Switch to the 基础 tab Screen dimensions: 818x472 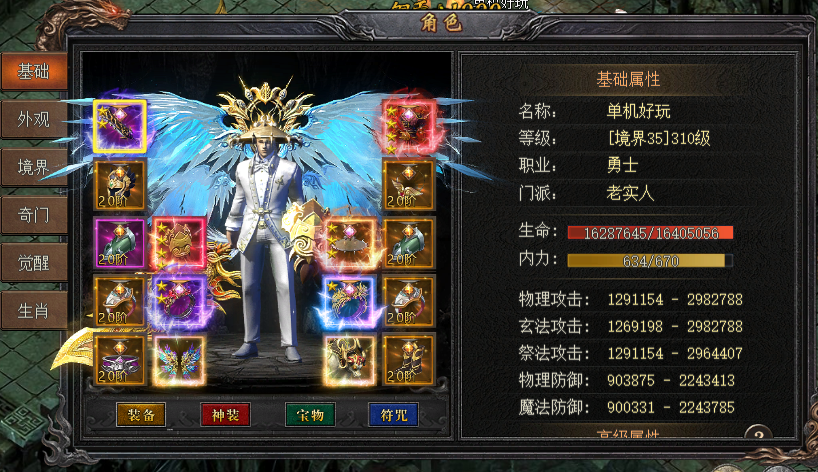(x=33, y=72)
